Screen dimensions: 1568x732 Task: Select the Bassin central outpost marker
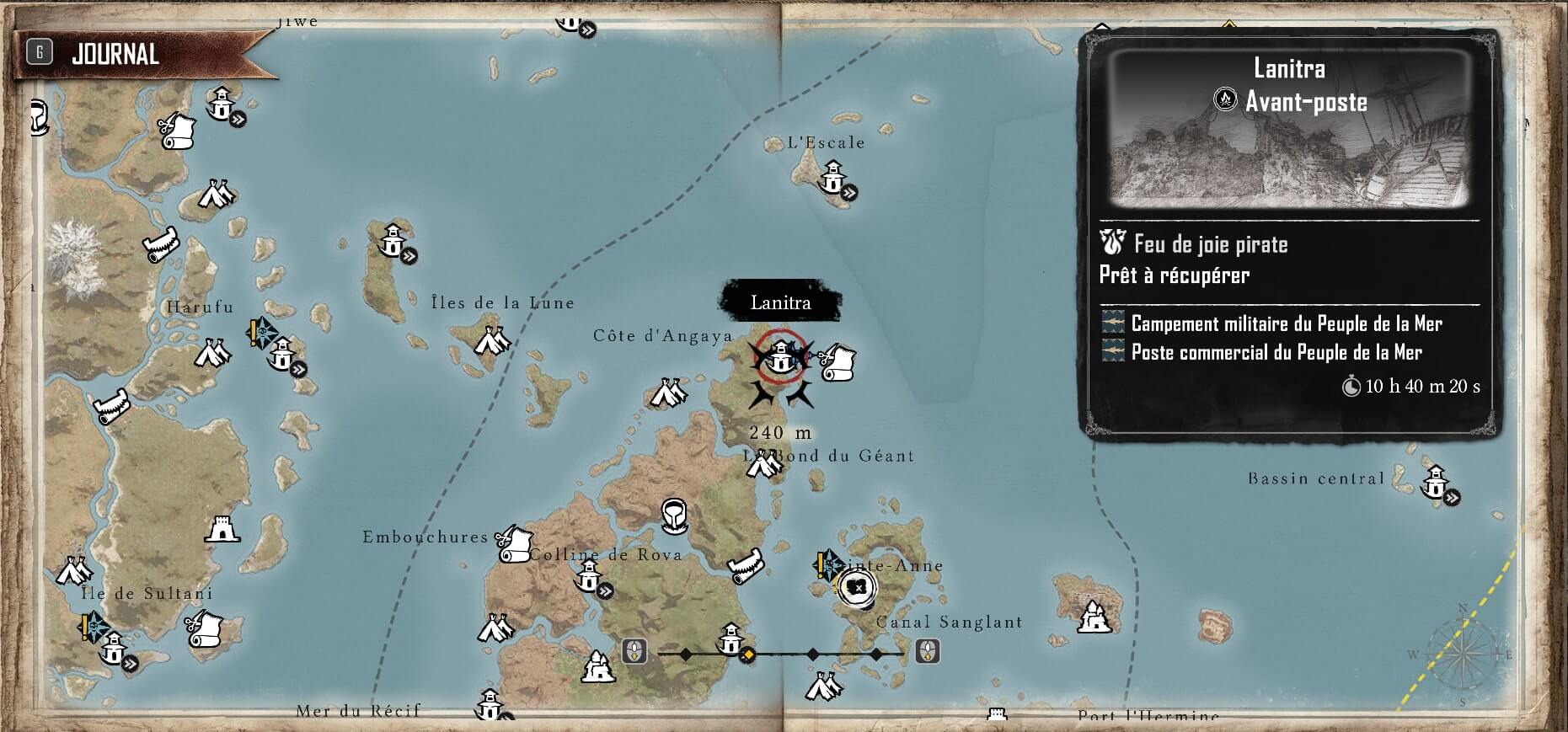pyautogui.click(x=1435, y=484)
